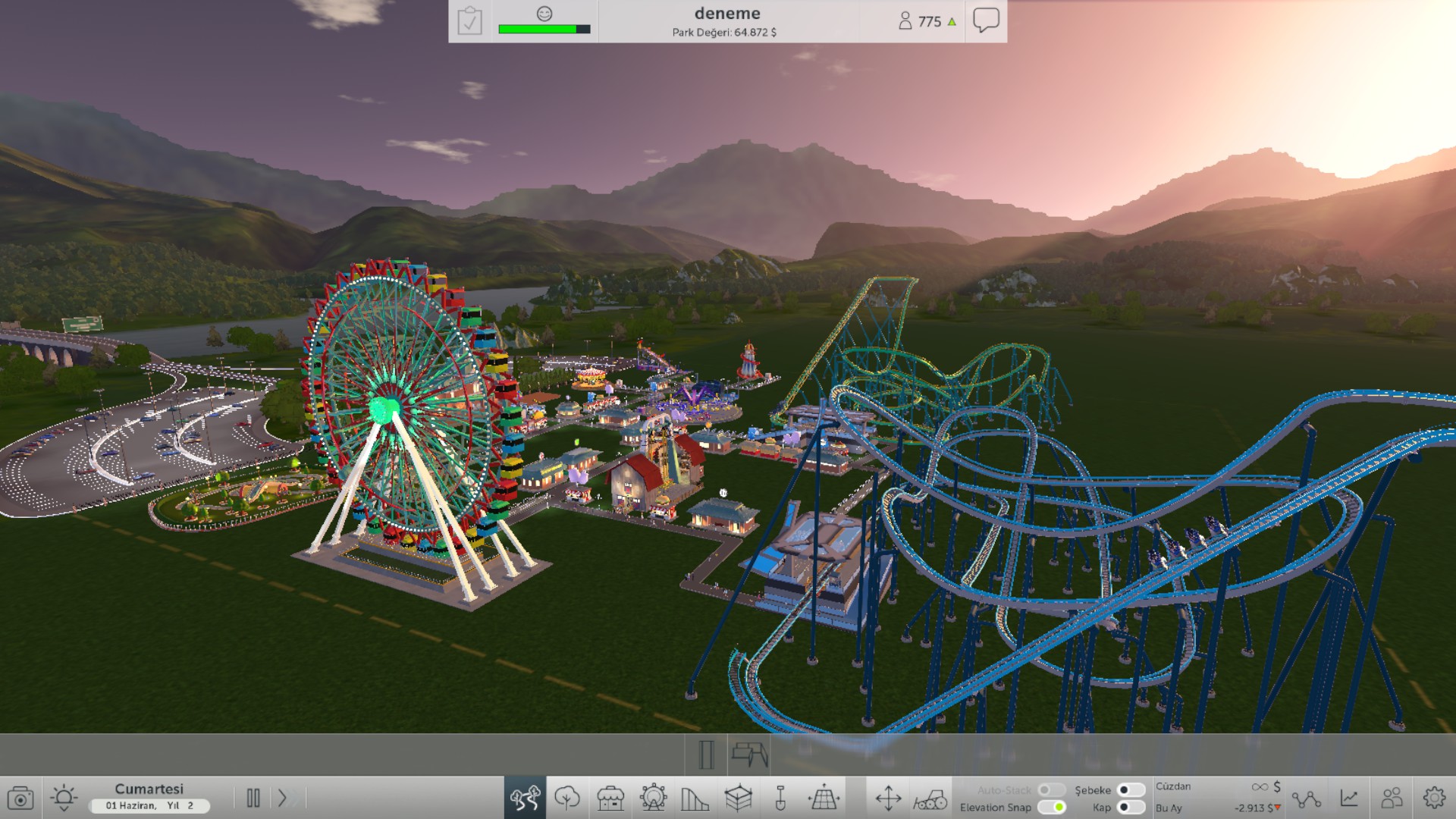The width and height of the screenshot is (1456, 819).
Task: Select the move tool with four arrows
Action: click(889, 797)
